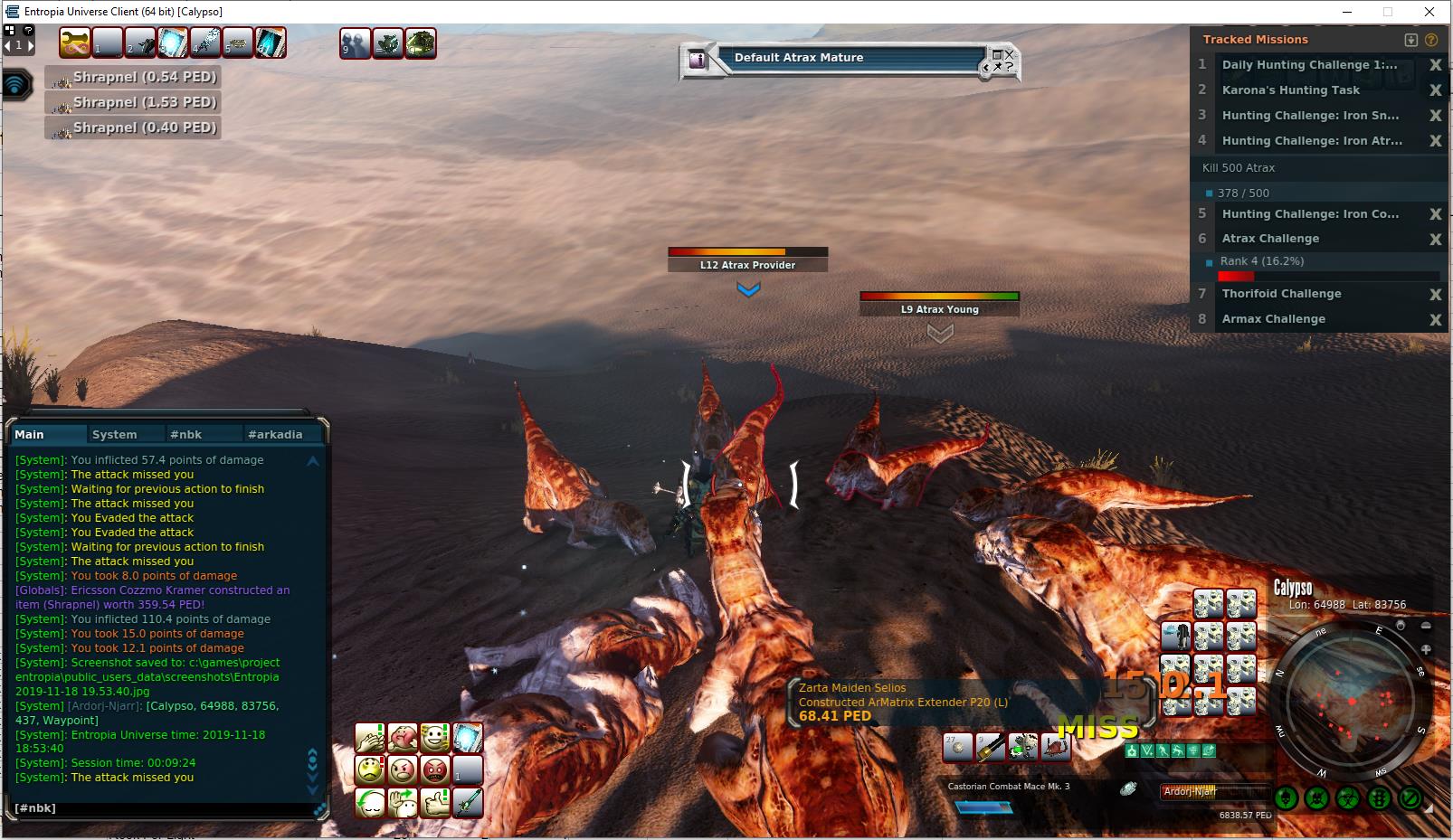
Task: Close the Entropia Universe client window
Action: (x=1429, y=12)
